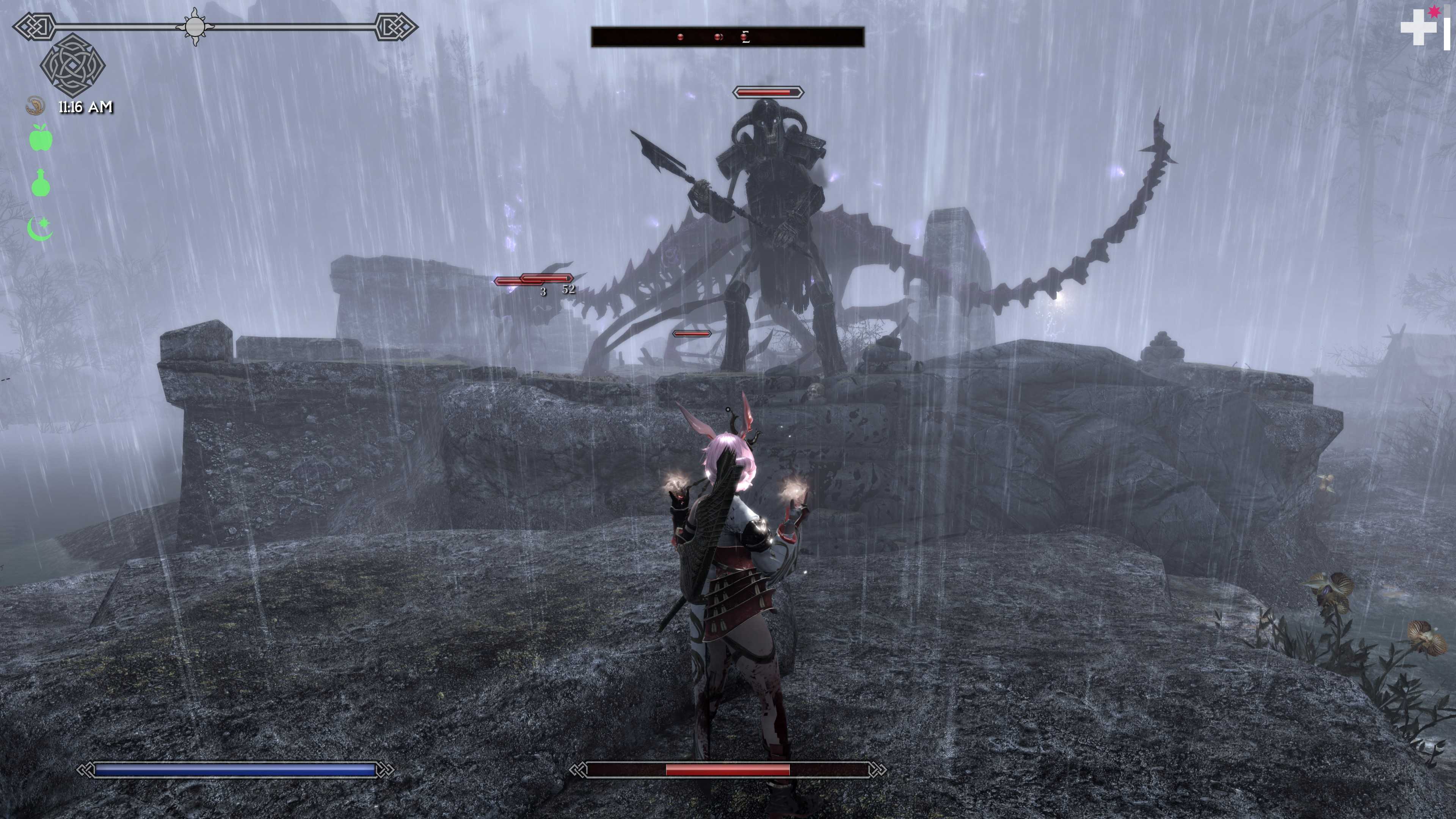This screenshot has height=819, width=1456.
Task: Click the green apple hunger icon
Action: click(x=41, y=138)
